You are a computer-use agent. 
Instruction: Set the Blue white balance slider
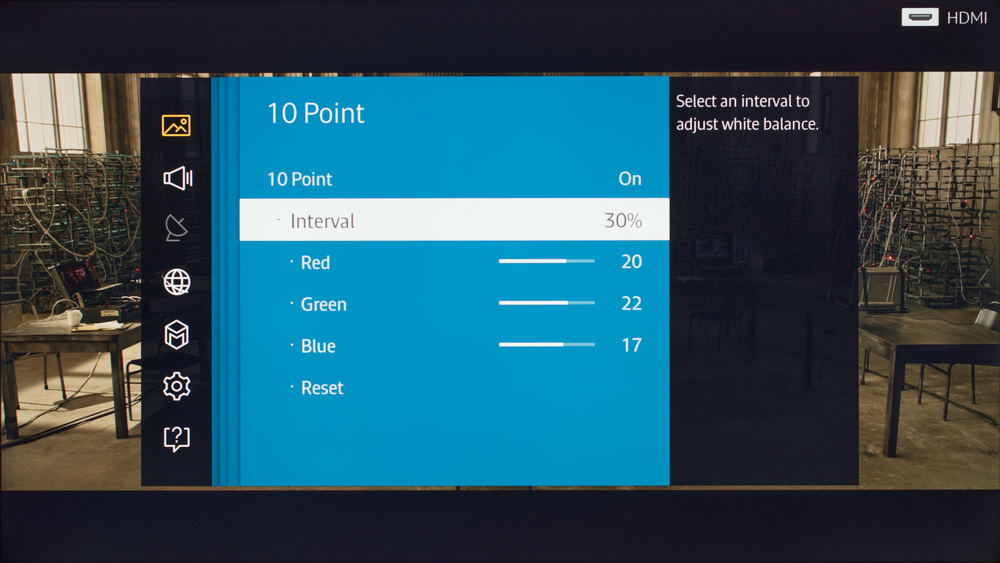[546, 346]
